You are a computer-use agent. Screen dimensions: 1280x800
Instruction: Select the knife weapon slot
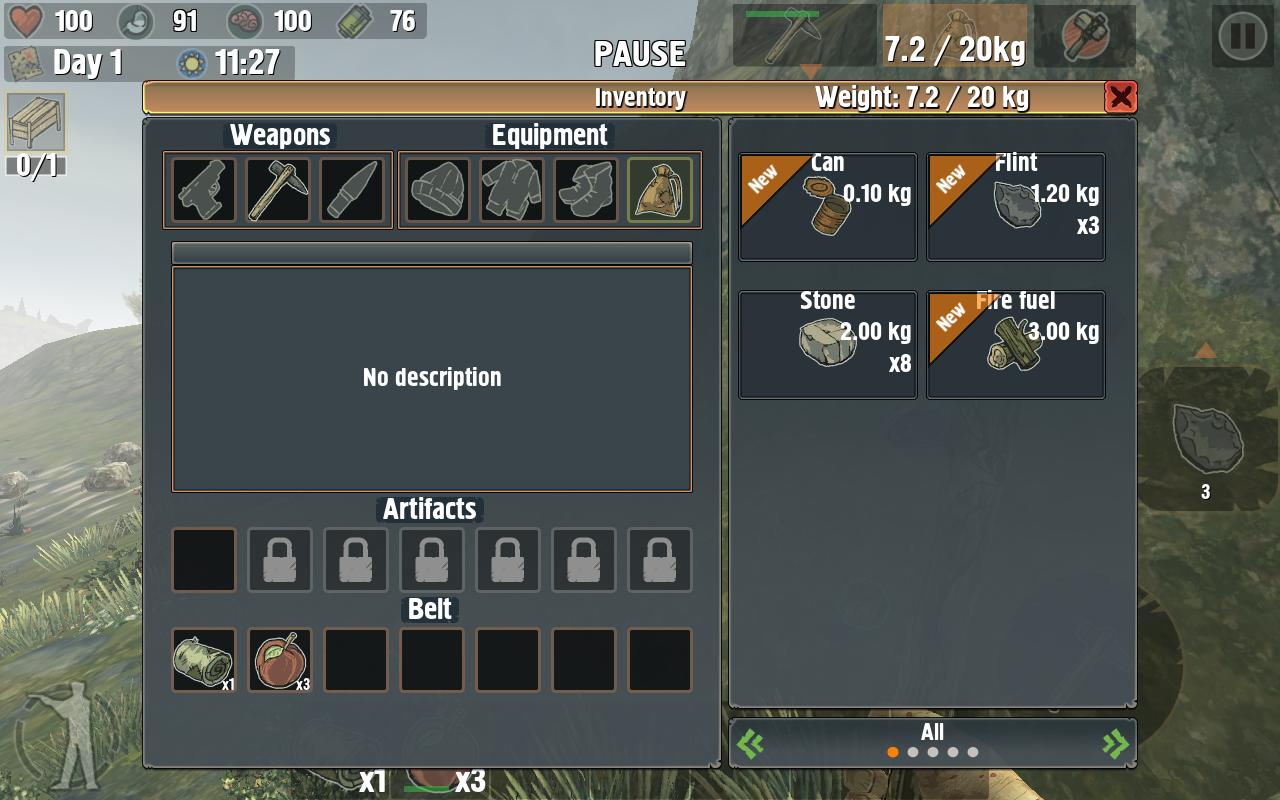(x=352, y=190)
